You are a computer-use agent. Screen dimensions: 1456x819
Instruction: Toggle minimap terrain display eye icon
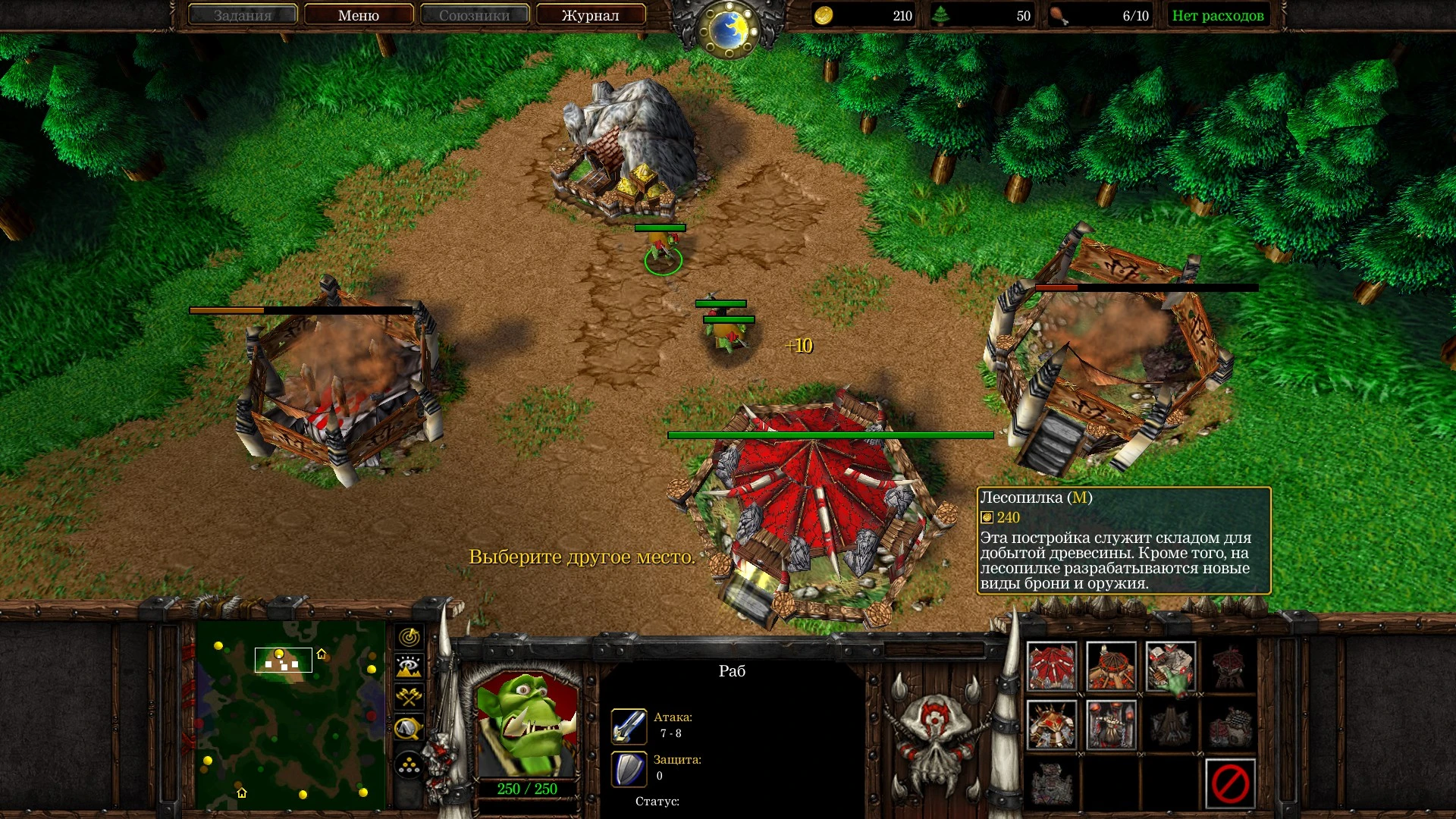tap(409, 667)
